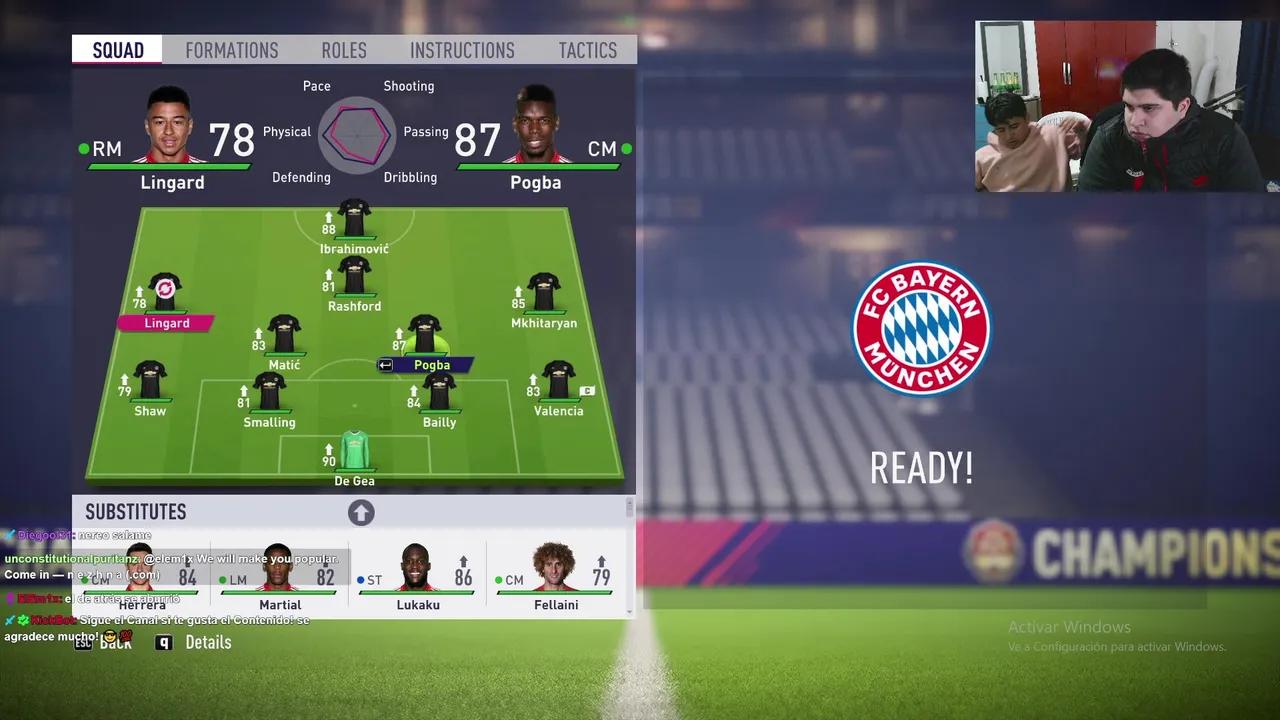Pick Ibrahimović on the pitch
Viewport: 1280px width, 720px height.
click(x=354, y=219)
